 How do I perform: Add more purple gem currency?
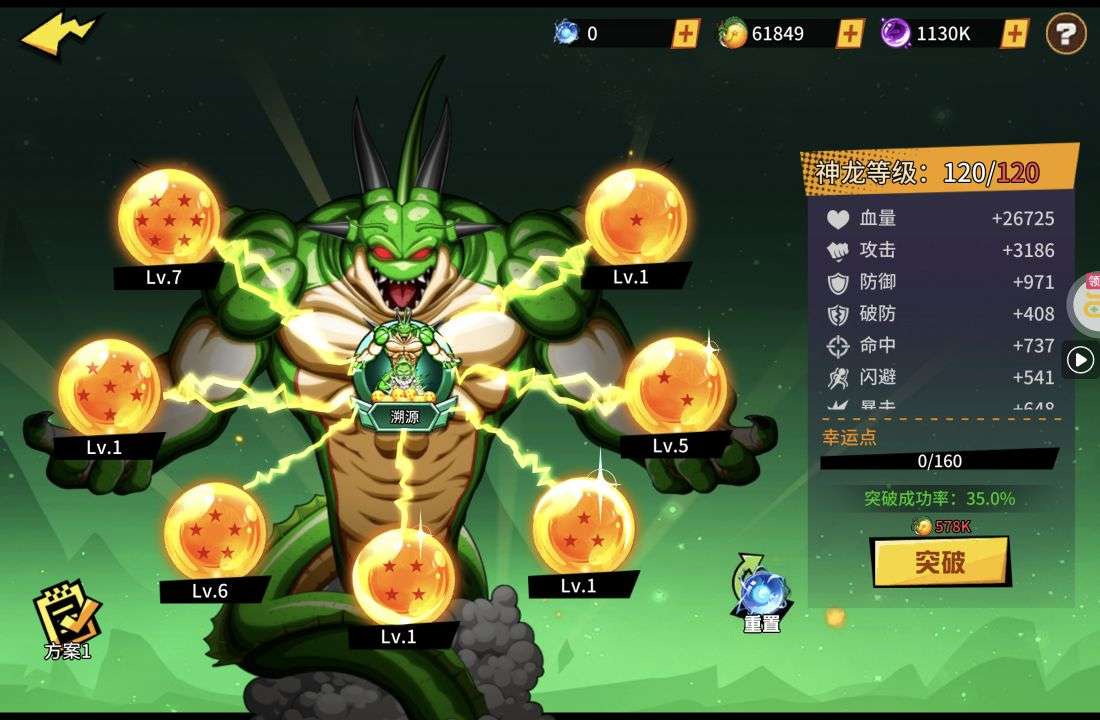tap(1014, 33)
